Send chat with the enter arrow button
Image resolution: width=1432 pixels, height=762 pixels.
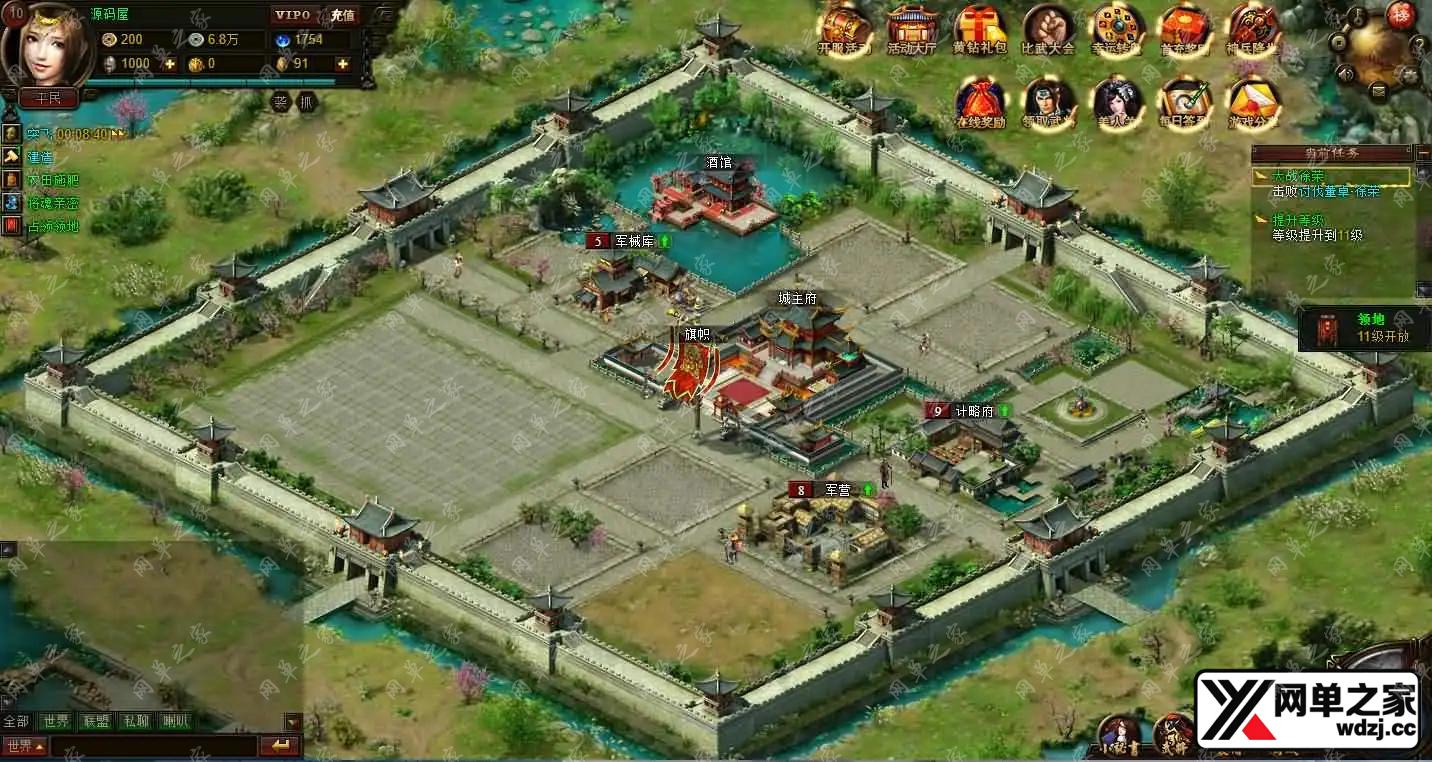(280, 746)
